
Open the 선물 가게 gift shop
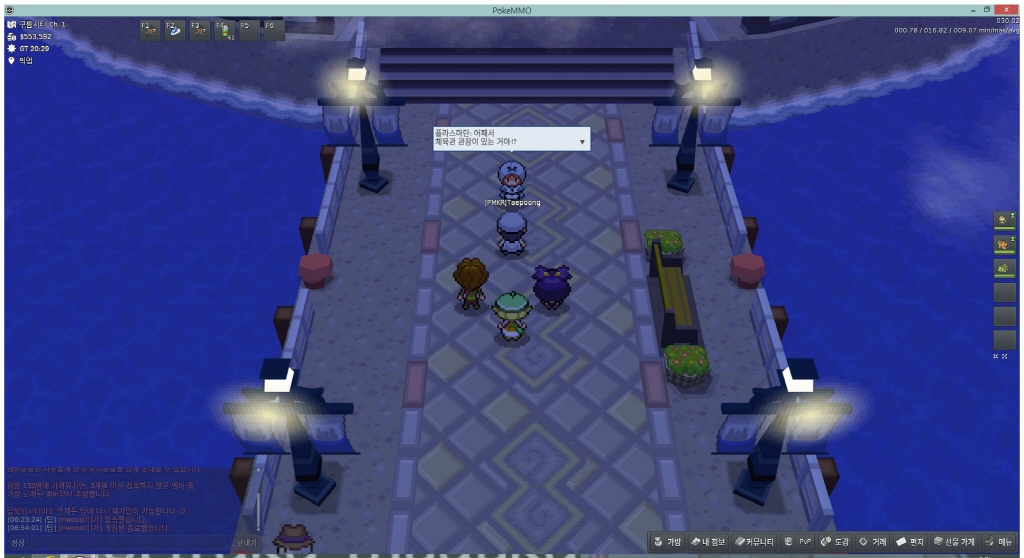point(953,542)
